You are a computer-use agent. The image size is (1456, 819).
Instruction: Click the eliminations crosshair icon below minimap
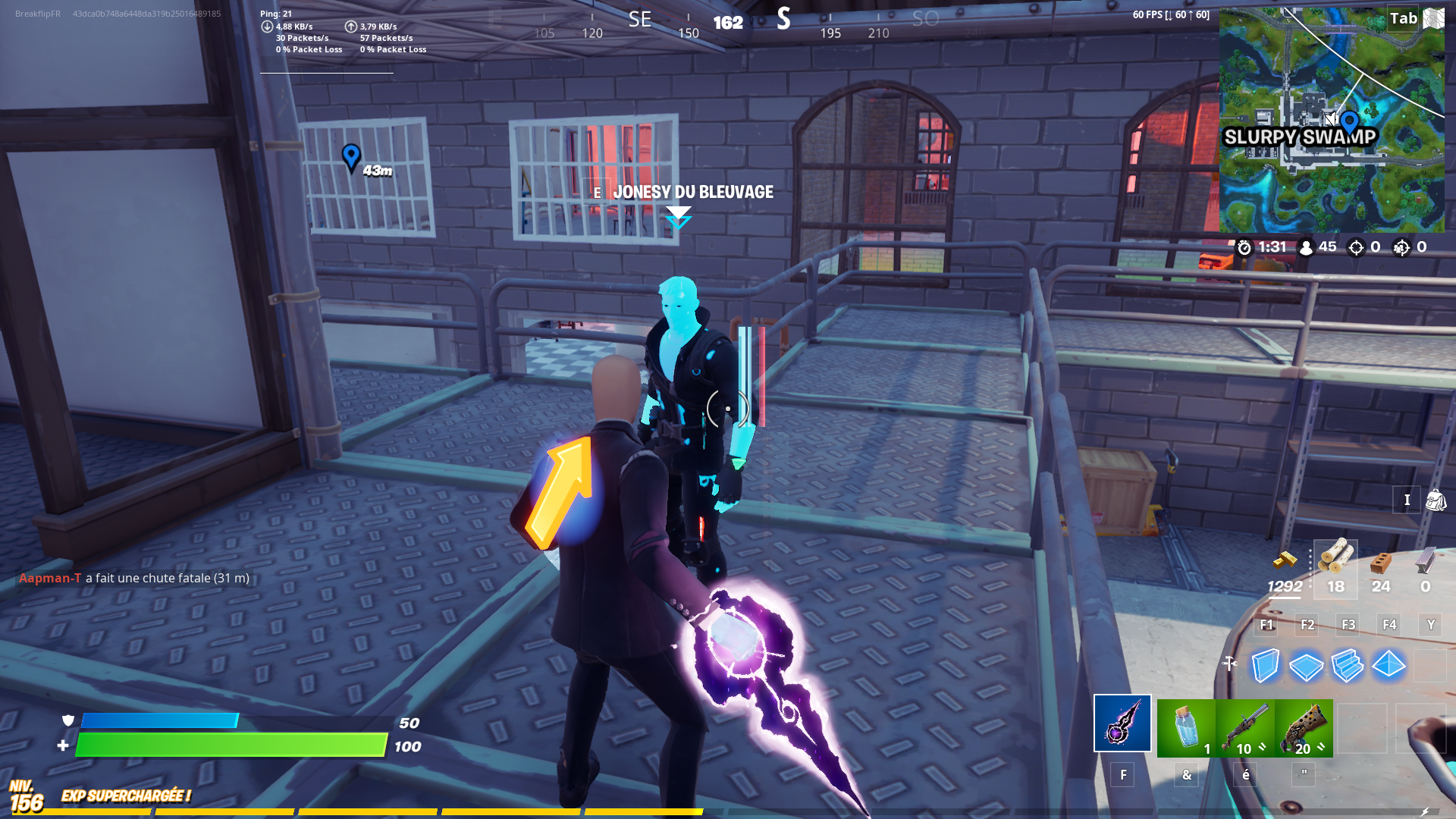coord(1356,247)
